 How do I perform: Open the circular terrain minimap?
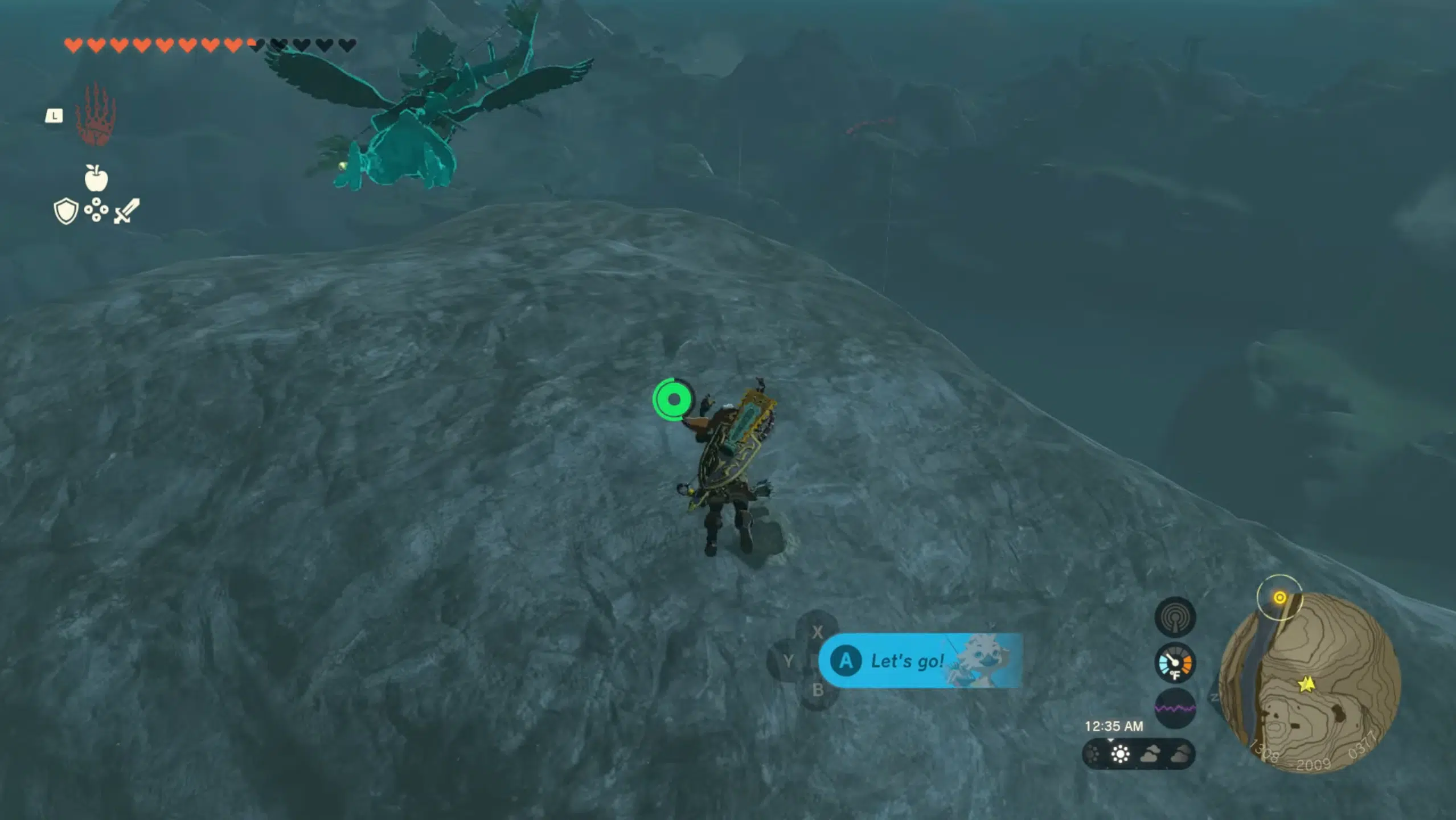[x=1310, y=683]
